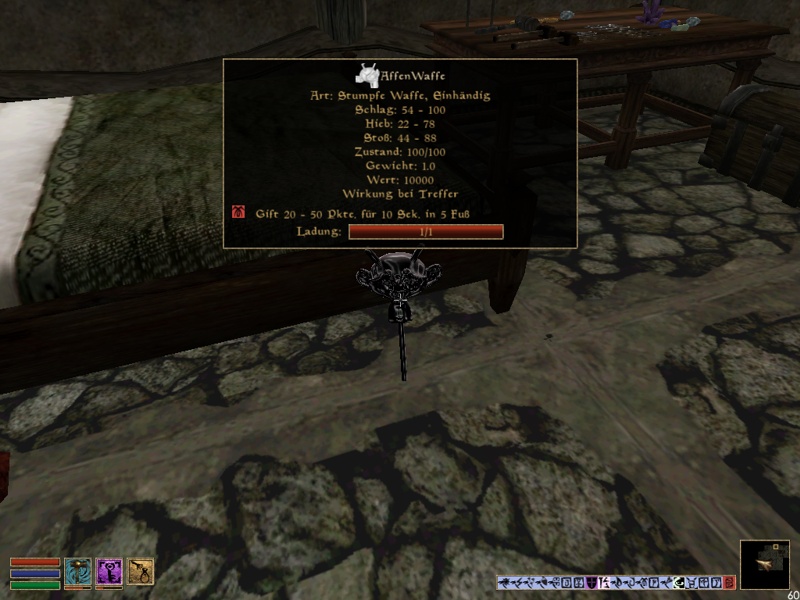Open the purple key spell icon
Image resolution: width=800 pixels, height=600 pixels.
click(x=109, y=571)
